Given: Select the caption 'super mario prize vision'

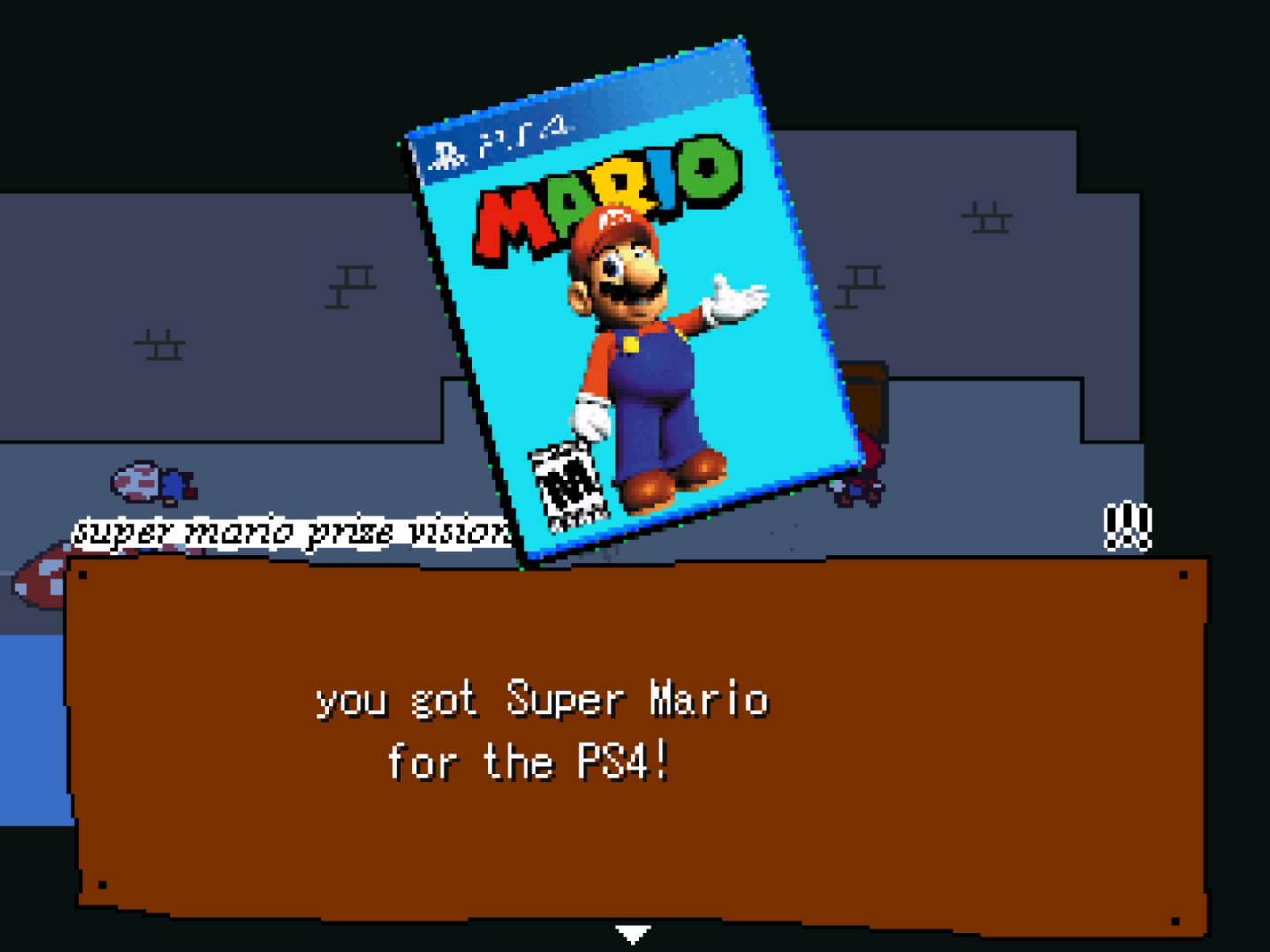Looking at the screenshot, I should coord(291,530).
